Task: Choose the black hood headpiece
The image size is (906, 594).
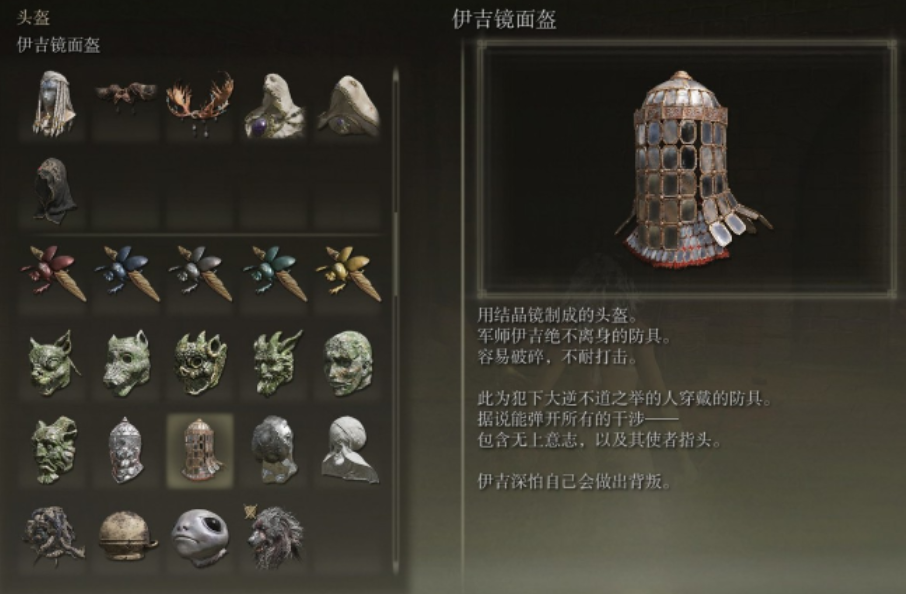Action: tap(53, 188)
